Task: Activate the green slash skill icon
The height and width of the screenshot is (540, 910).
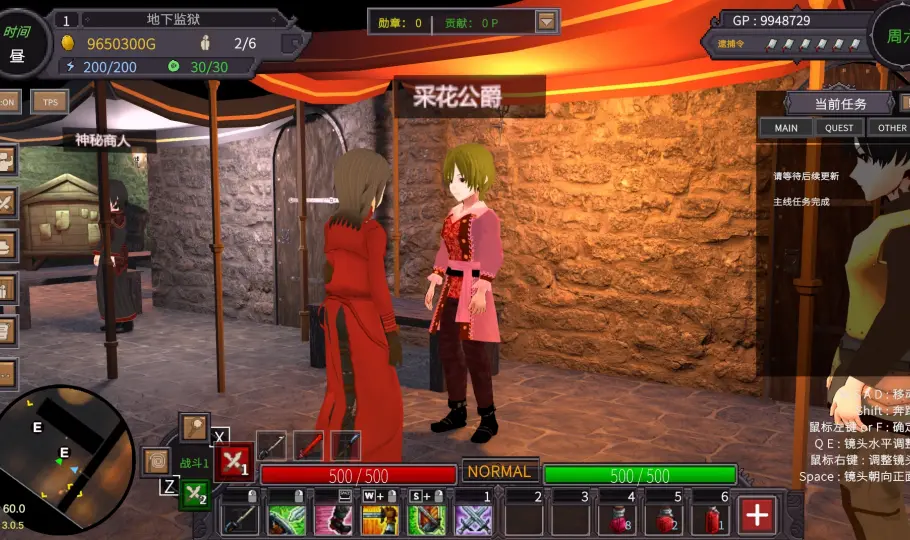Action: pyautogui.click(x=287, y=519)
